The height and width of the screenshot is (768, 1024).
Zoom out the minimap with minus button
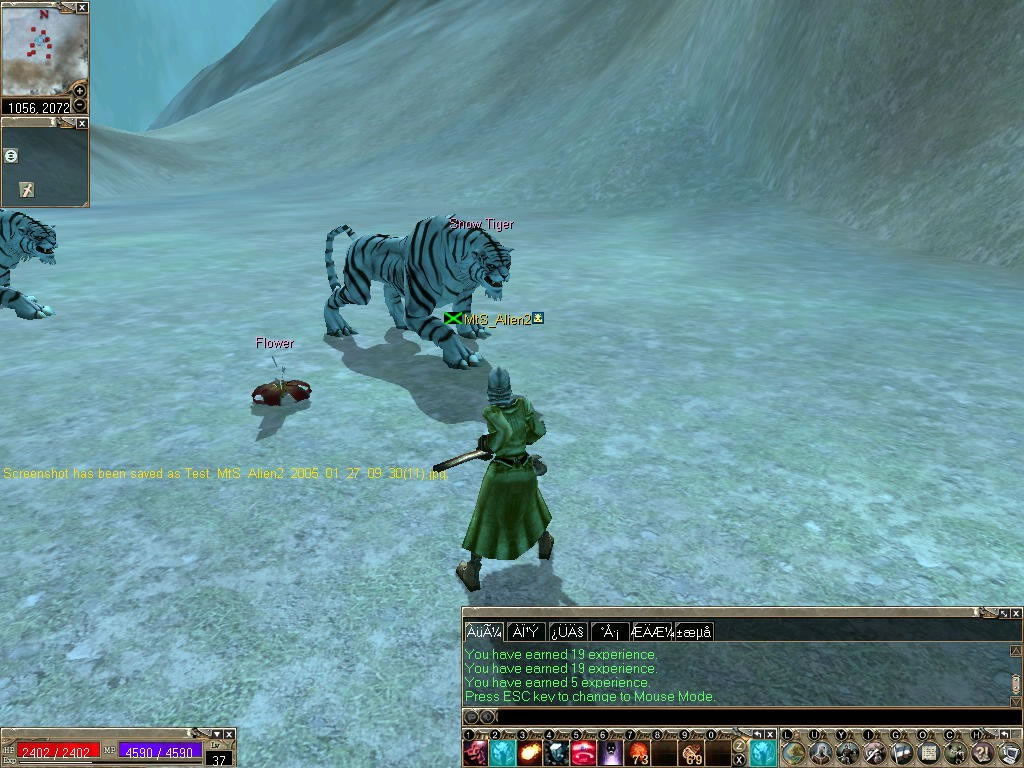(x=81, y=105)
